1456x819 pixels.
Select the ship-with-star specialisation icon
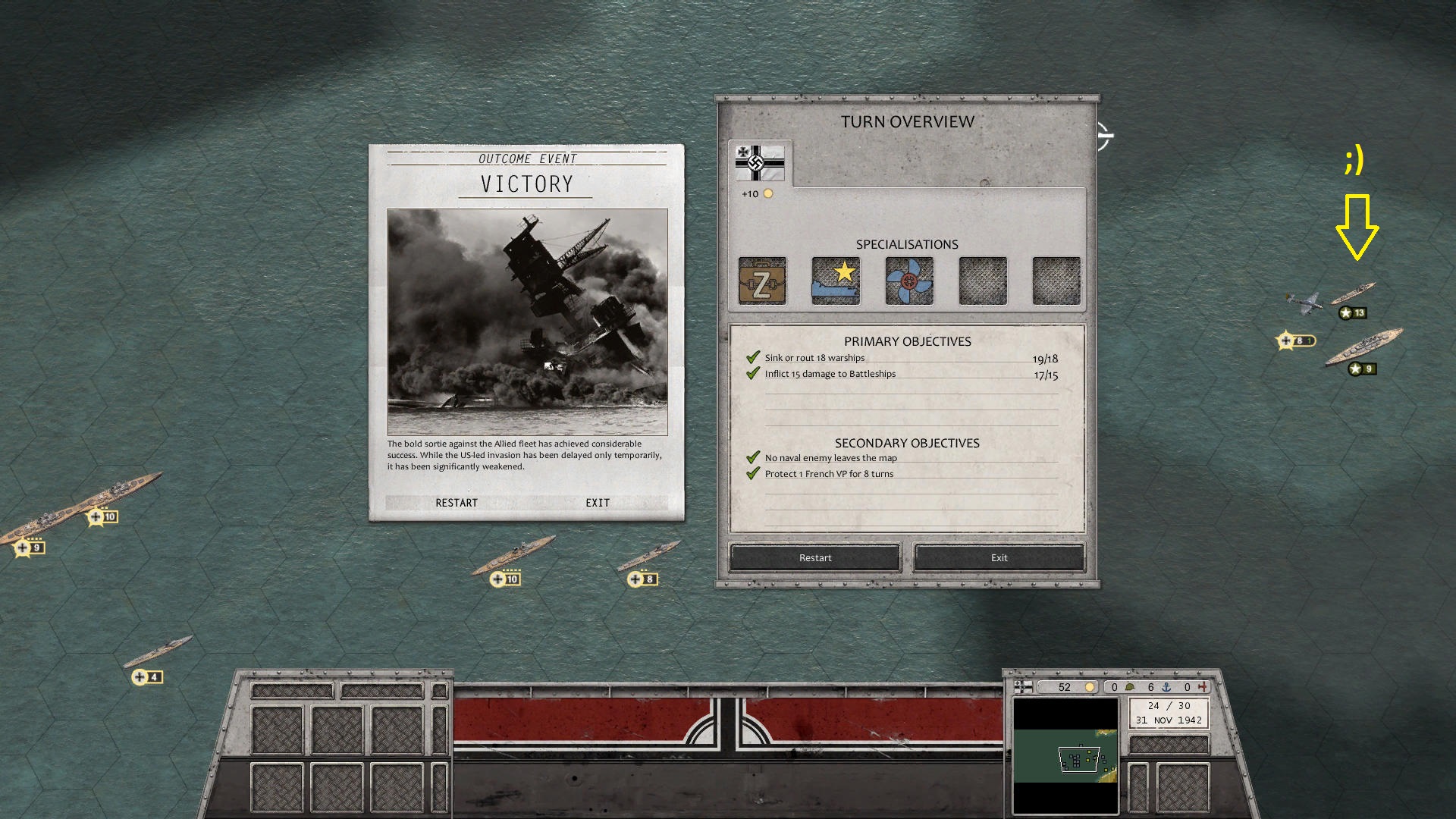pyautogui.click(x=835, y=281)
